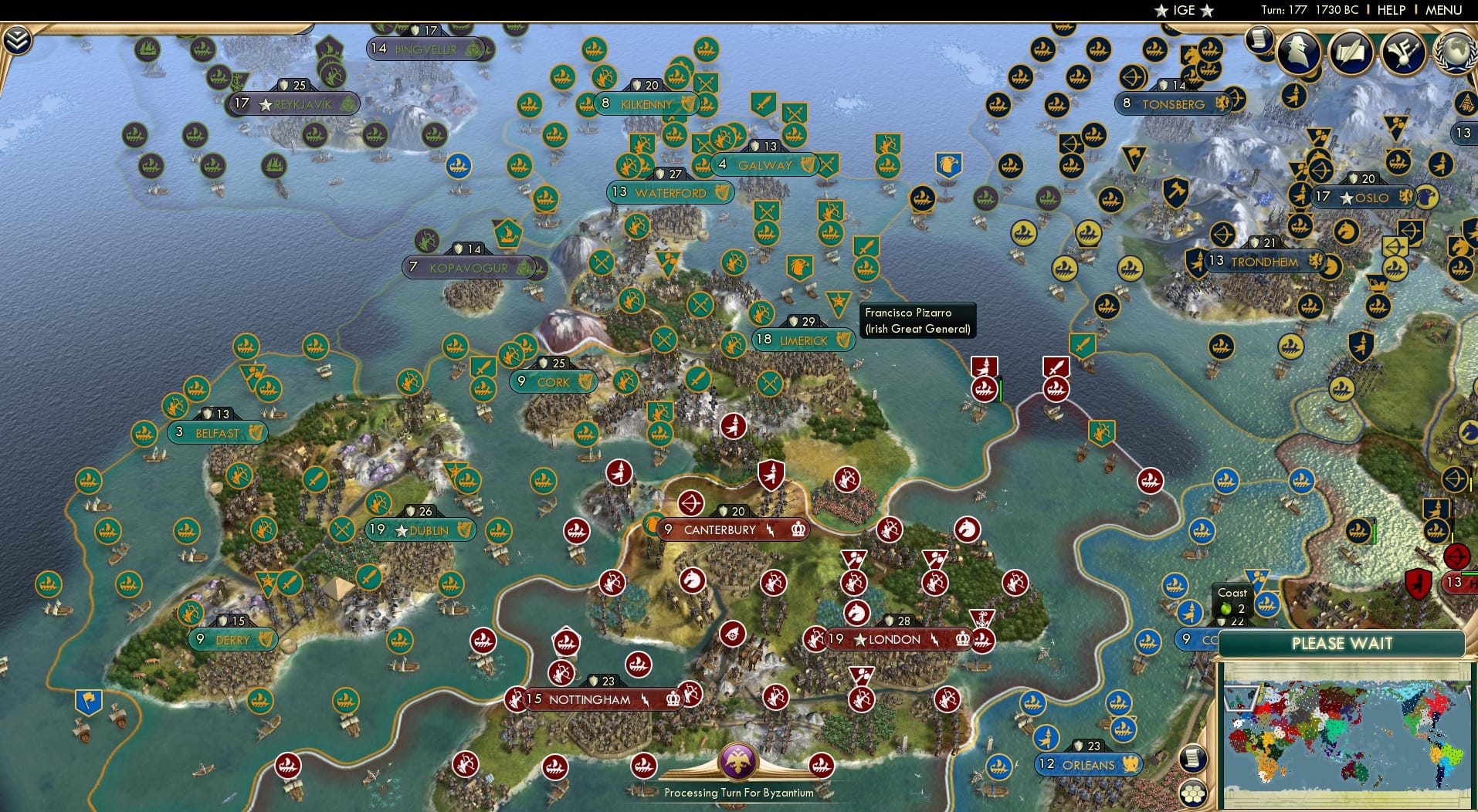Open the notification log scroll beside the minimap
Image resolution: width=1478 pixels, height=812 pixels.
coord(1192,757)
